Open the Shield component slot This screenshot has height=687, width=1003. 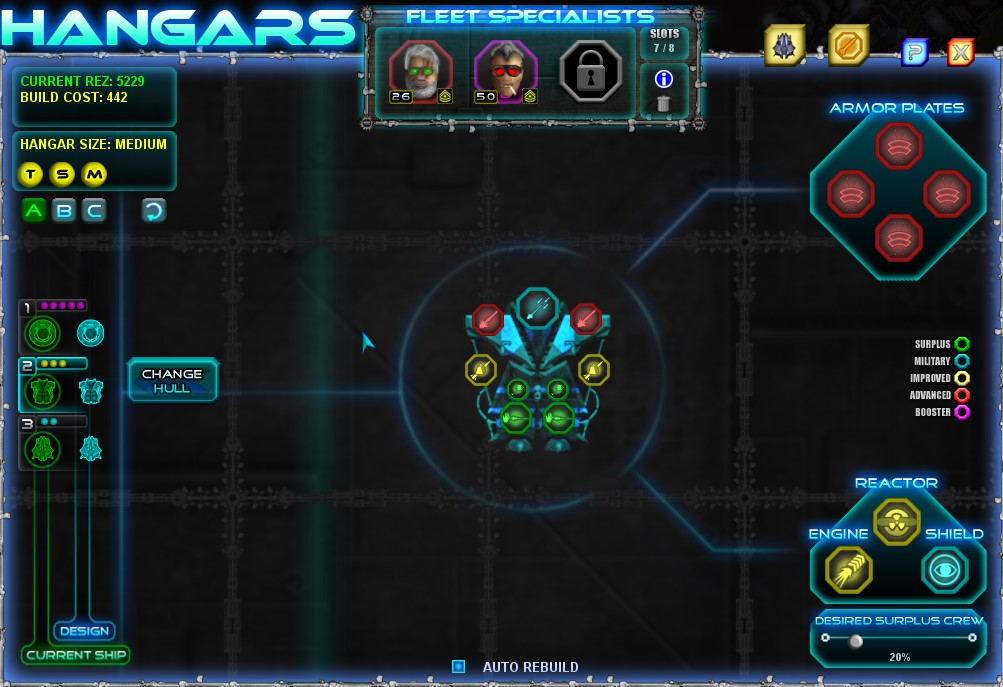[944, 570]
